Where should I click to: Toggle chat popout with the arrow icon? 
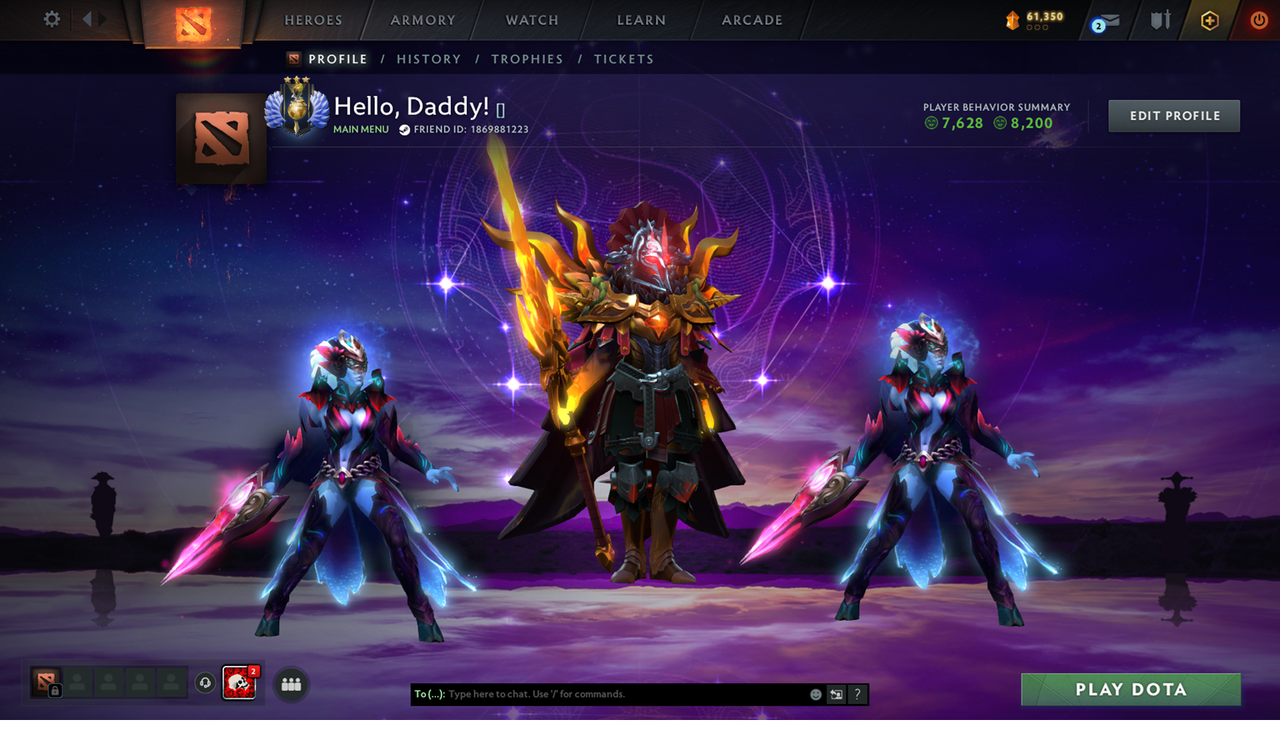click(836, 694)
